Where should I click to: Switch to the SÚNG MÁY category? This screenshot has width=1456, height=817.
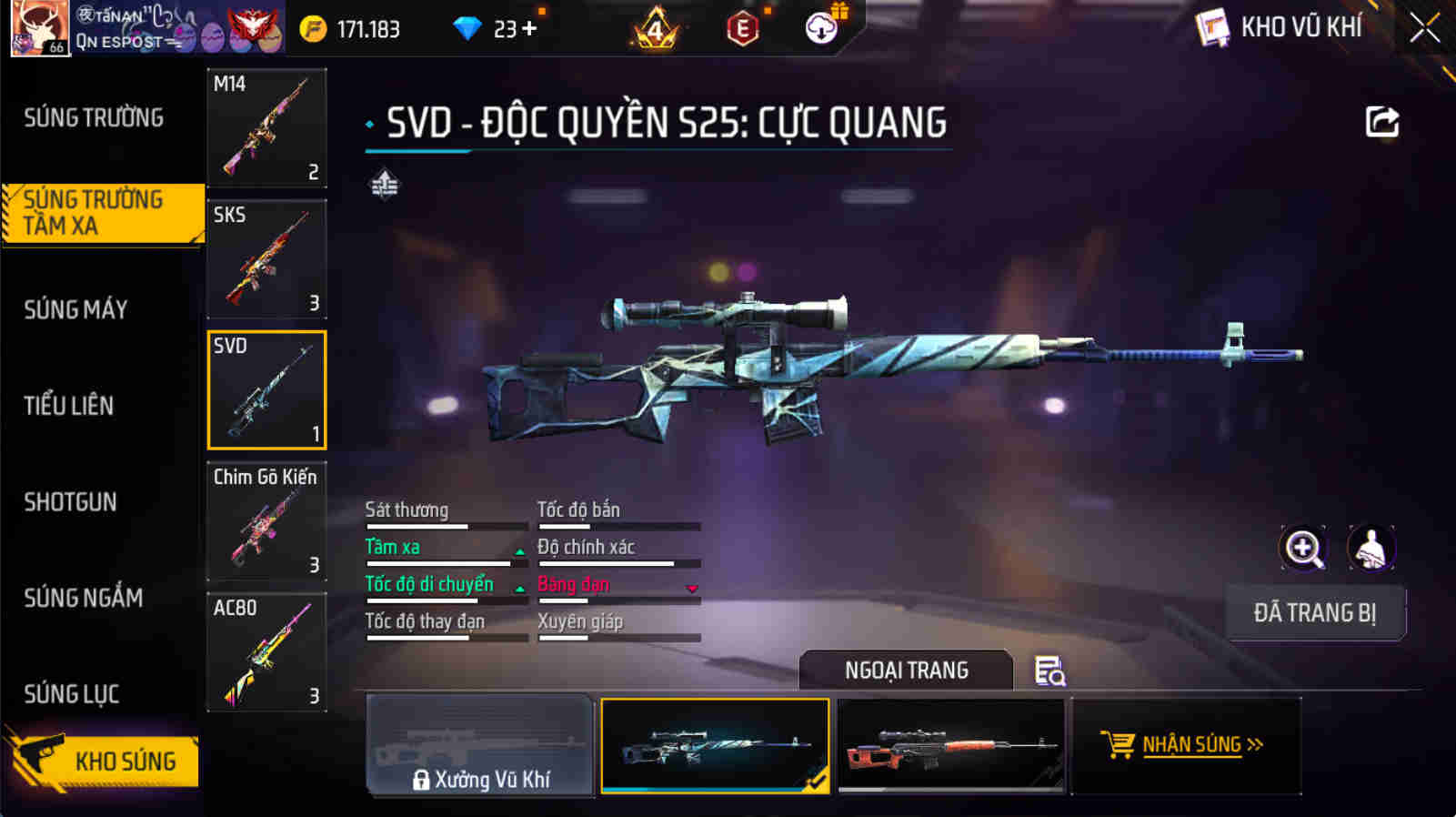coord(77,308)
